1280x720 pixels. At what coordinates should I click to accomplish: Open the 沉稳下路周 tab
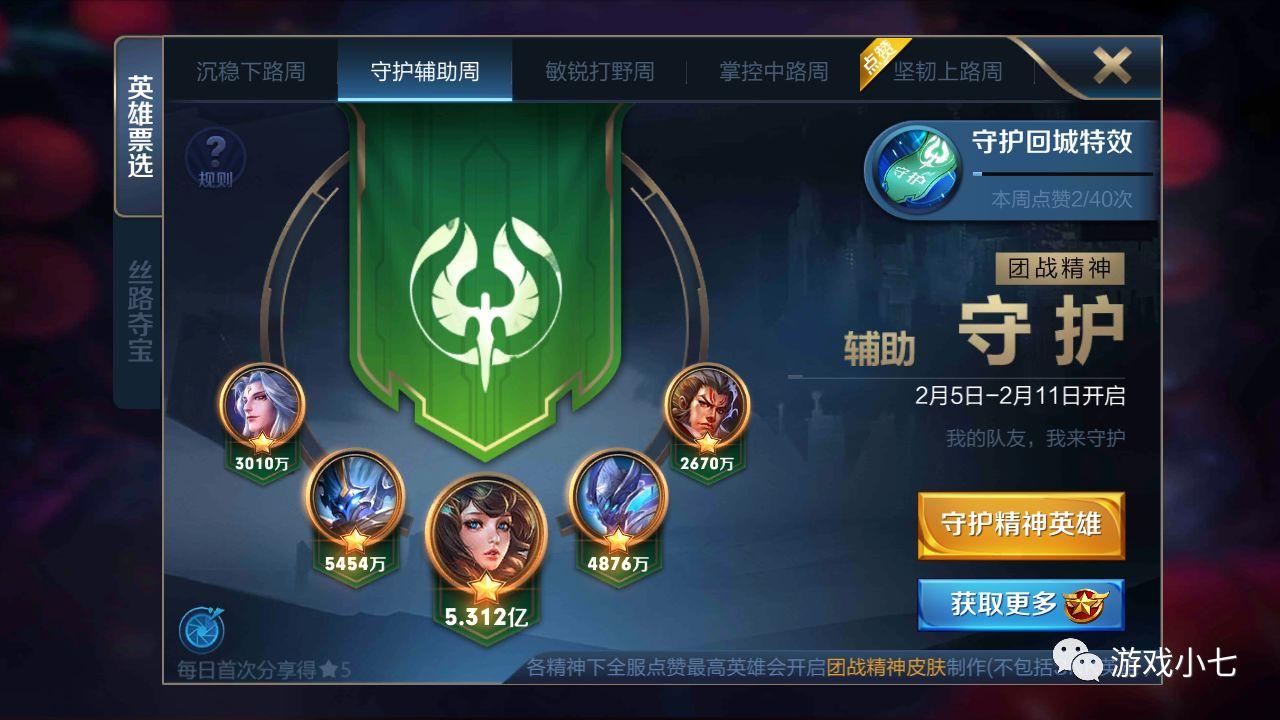pyautogui.click(x=249, y=71)
